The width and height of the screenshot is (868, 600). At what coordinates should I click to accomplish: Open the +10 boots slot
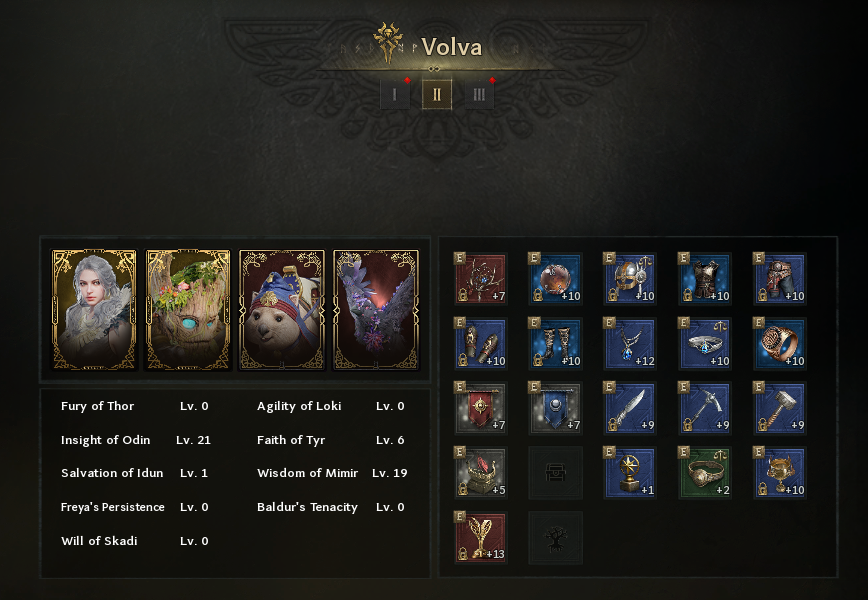[x=555, y=343]
